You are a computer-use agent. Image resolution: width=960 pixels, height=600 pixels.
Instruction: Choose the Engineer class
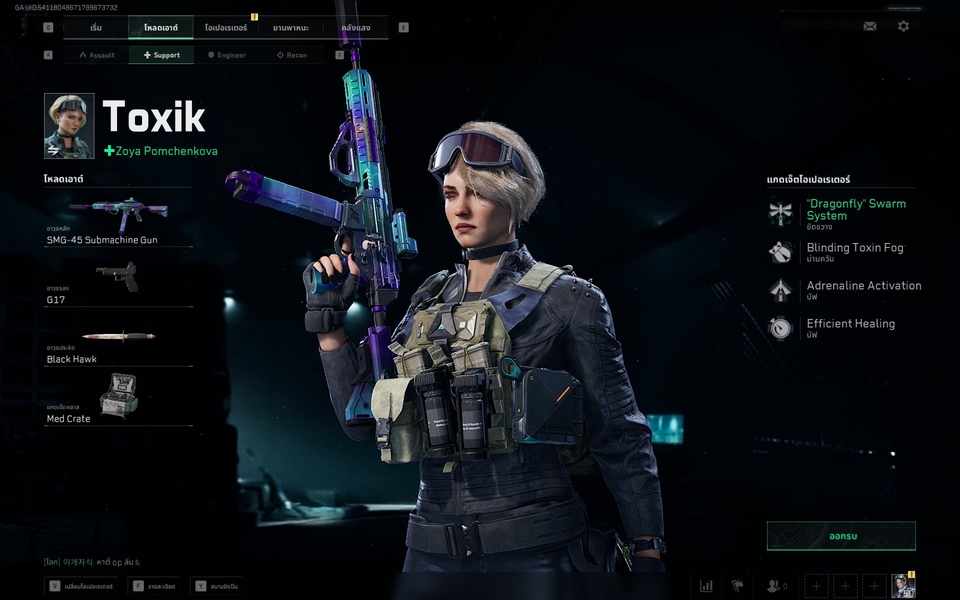coord(226,55)
